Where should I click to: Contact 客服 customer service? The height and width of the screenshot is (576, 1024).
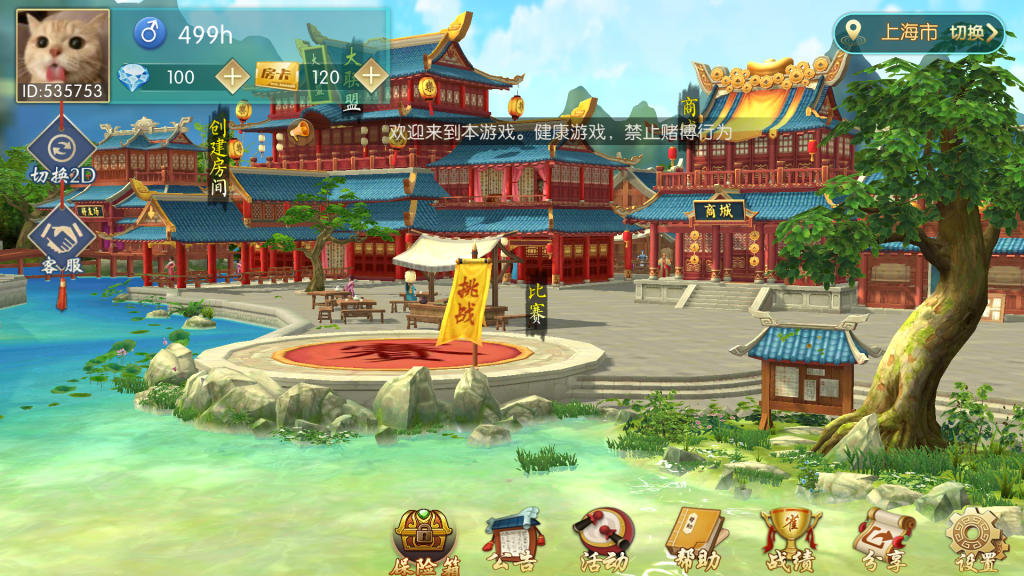tap(61, 245)
